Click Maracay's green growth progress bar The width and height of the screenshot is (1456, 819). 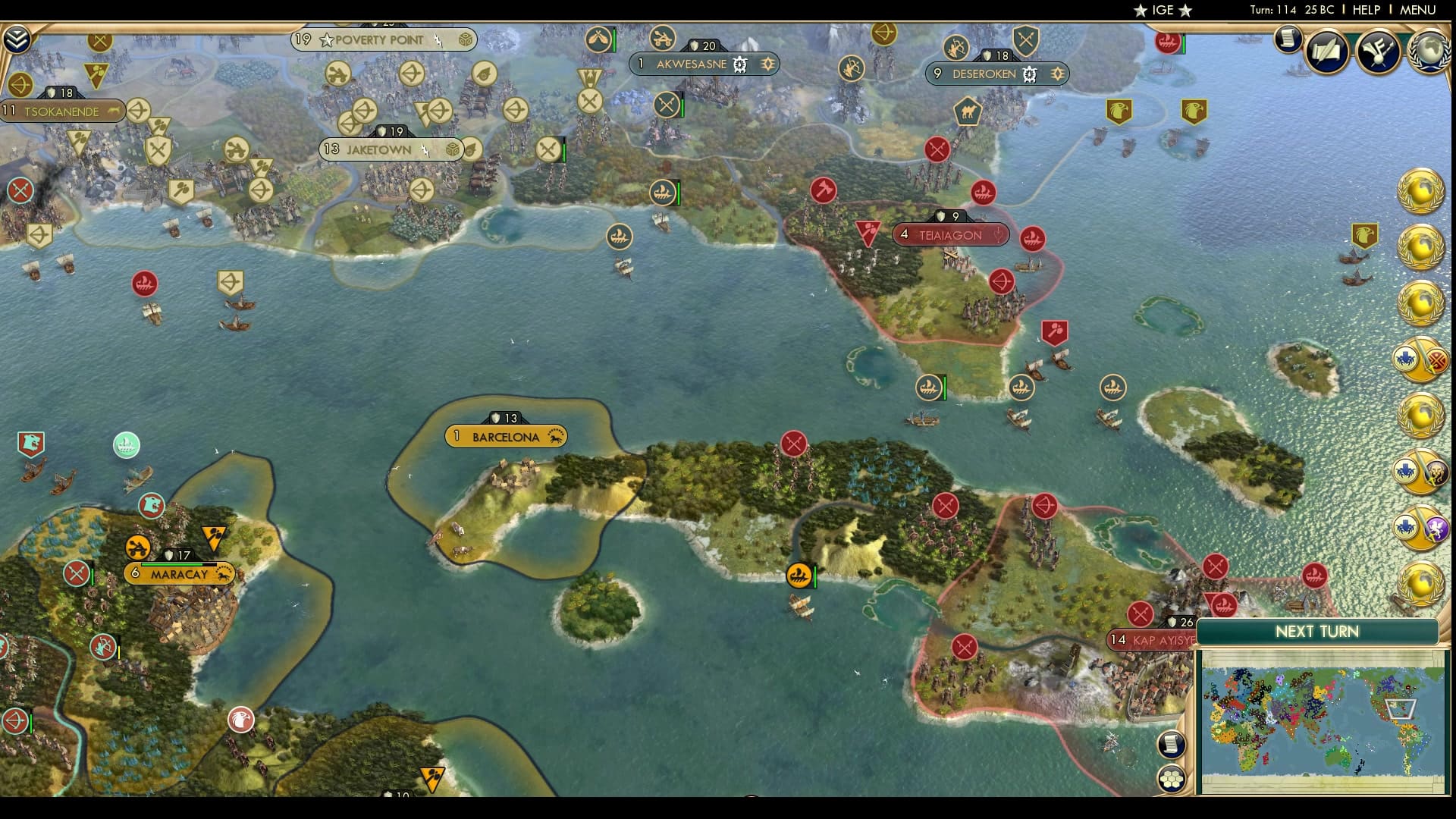point(171,565)
